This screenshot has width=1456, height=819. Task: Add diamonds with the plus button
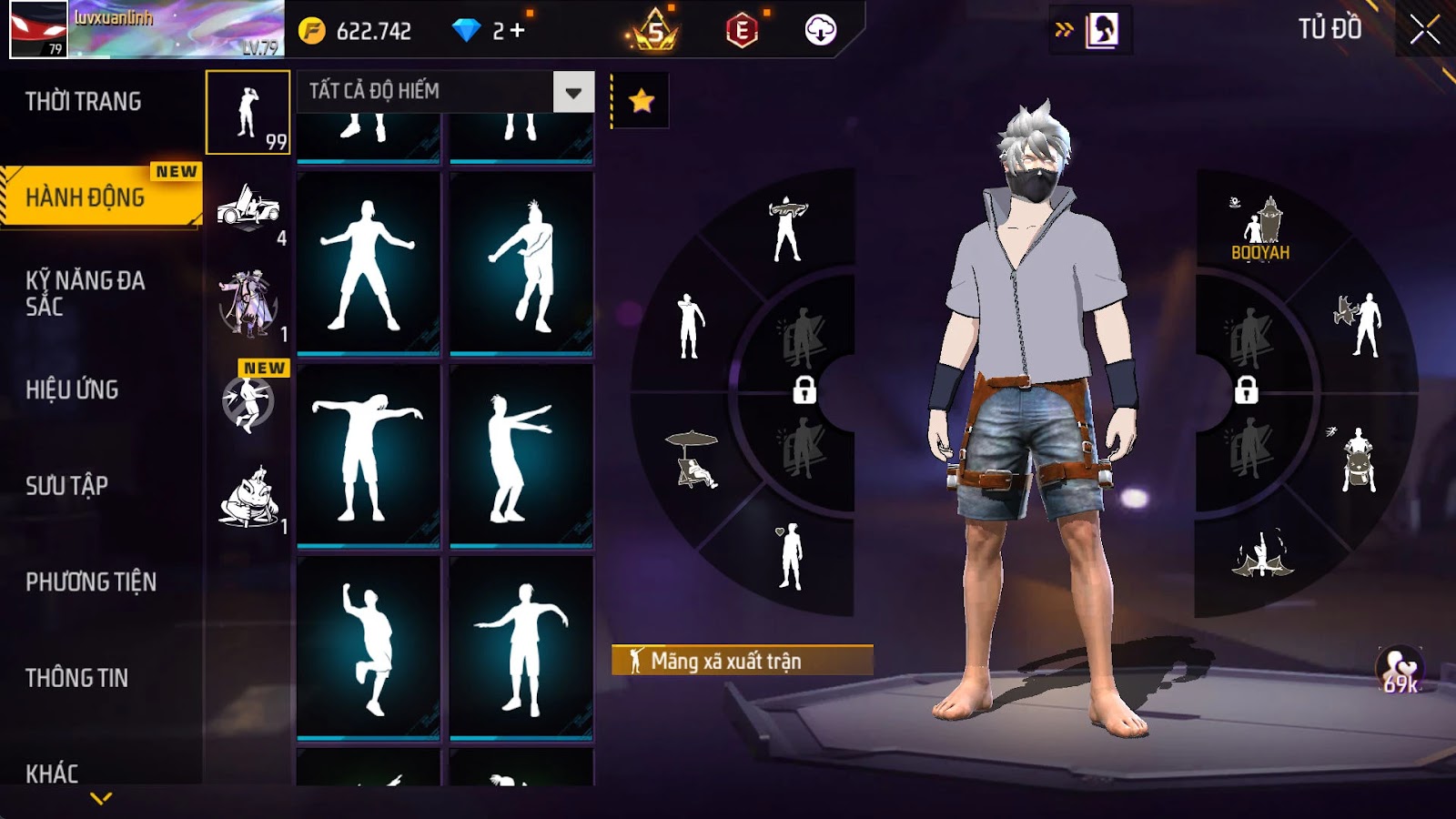pyautogui.click(x=517, y=31)
